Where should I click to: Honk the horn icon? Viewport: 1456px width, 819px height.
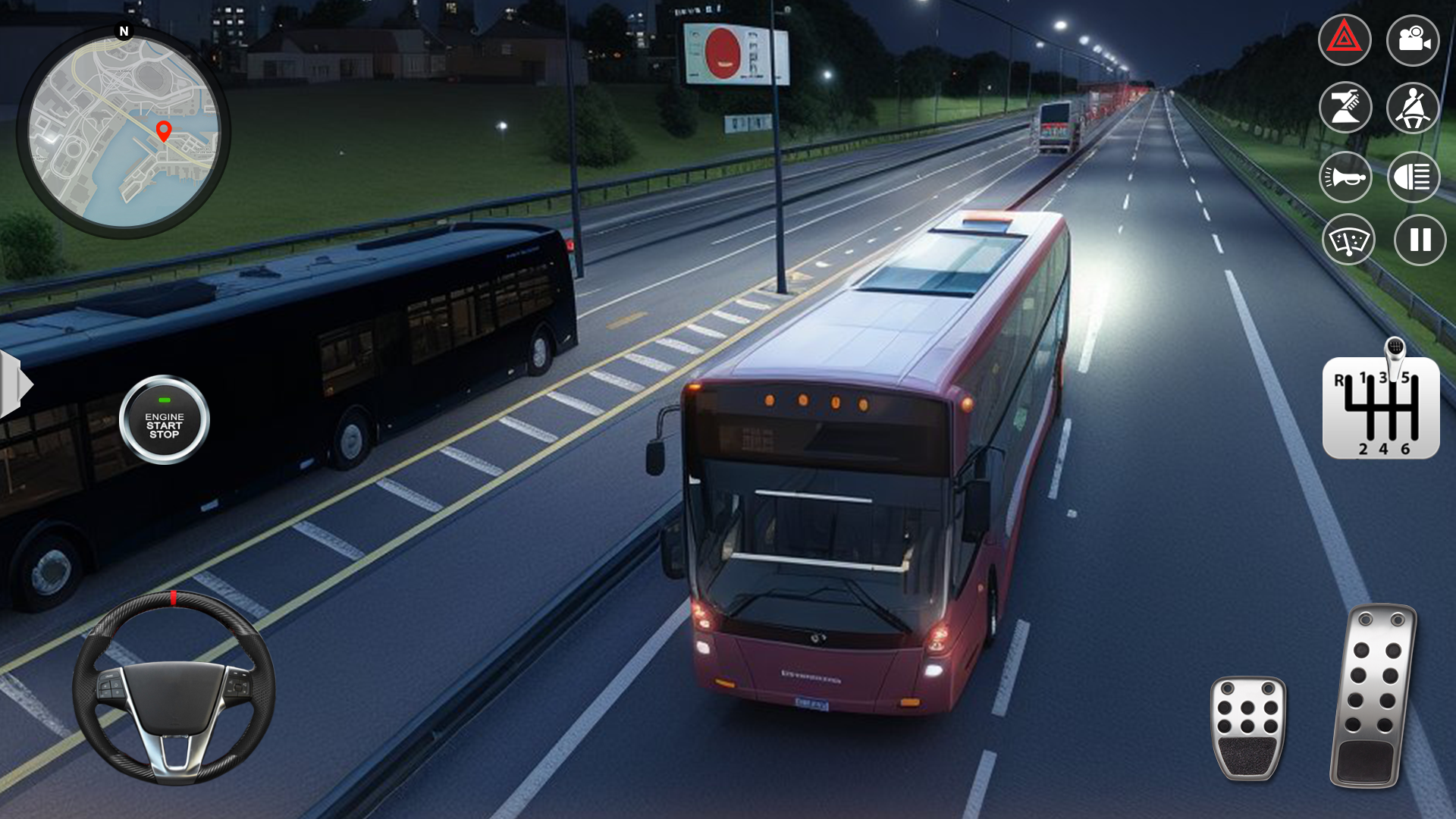1345,176
